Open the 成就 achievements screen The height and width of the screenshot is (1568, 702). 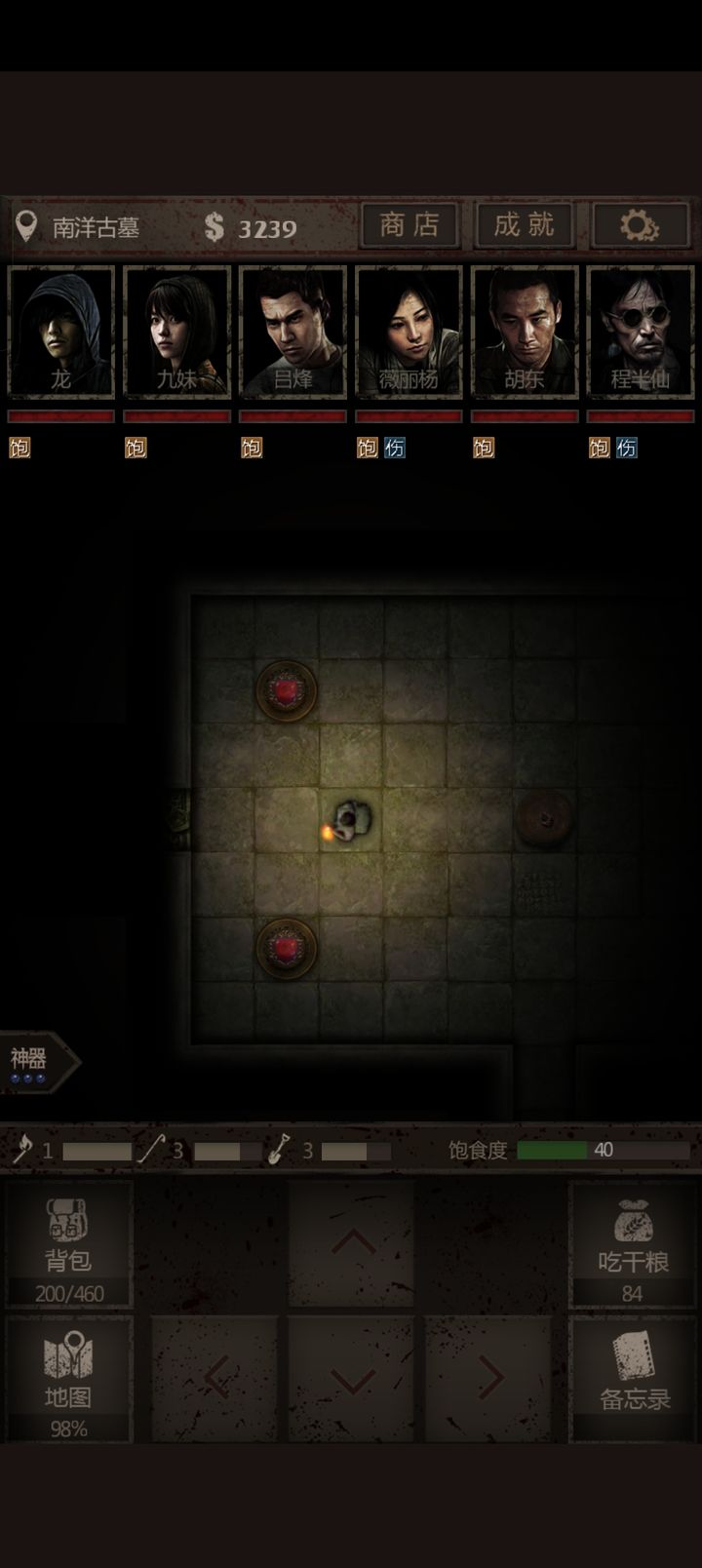525,226
